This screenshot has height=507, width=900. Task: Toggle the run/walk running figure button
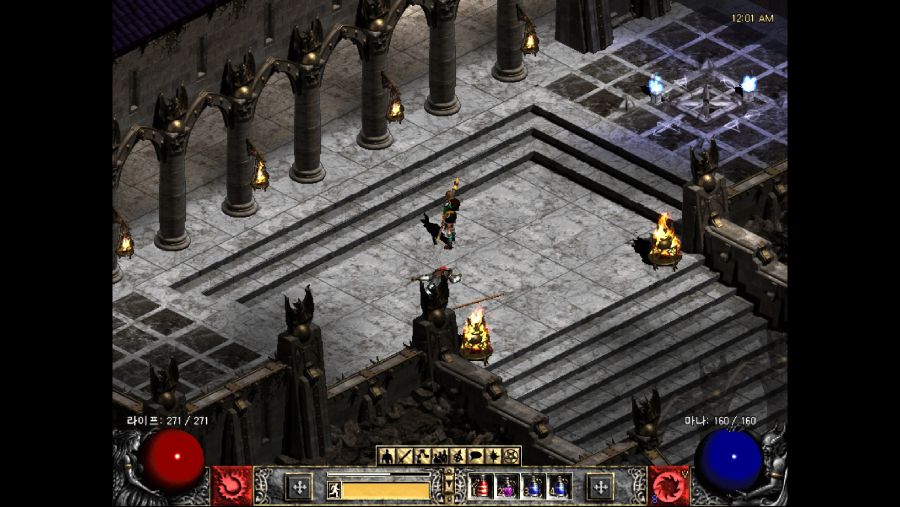(x=334, y=489)
